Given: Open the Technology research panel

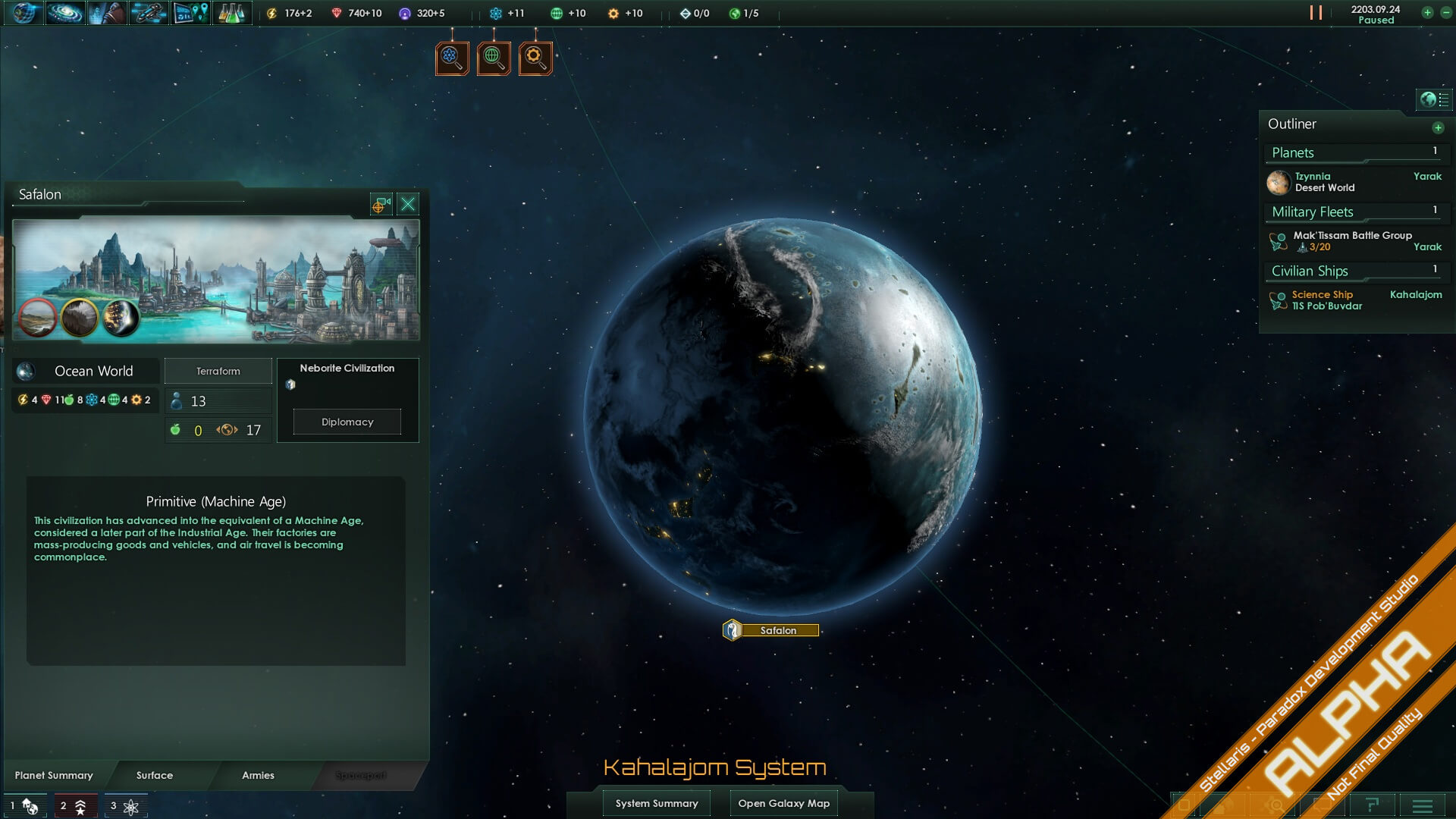Looking at the screenshot, I should [232, 13].
